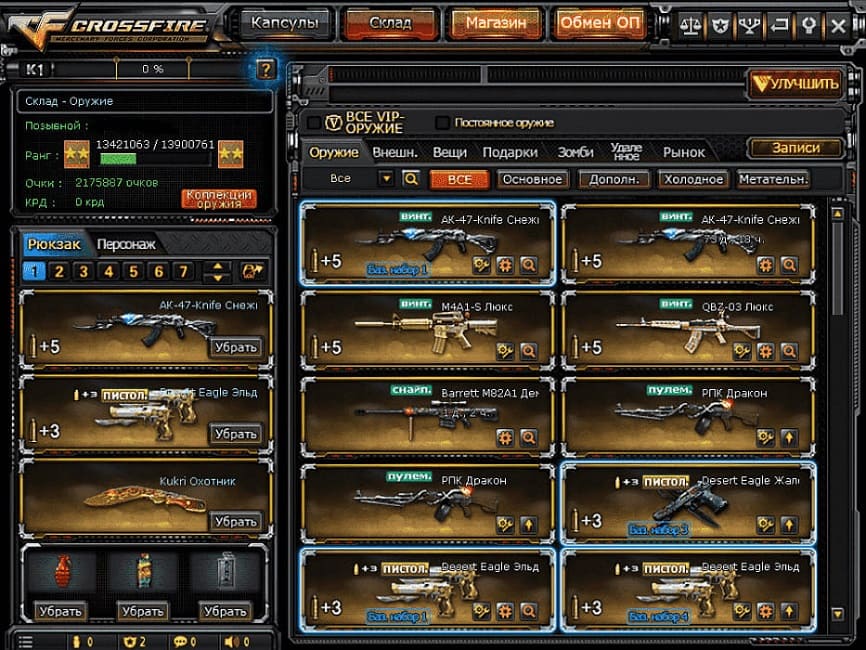Enable the Постоянное оружие checkbox

pos(443,123)
